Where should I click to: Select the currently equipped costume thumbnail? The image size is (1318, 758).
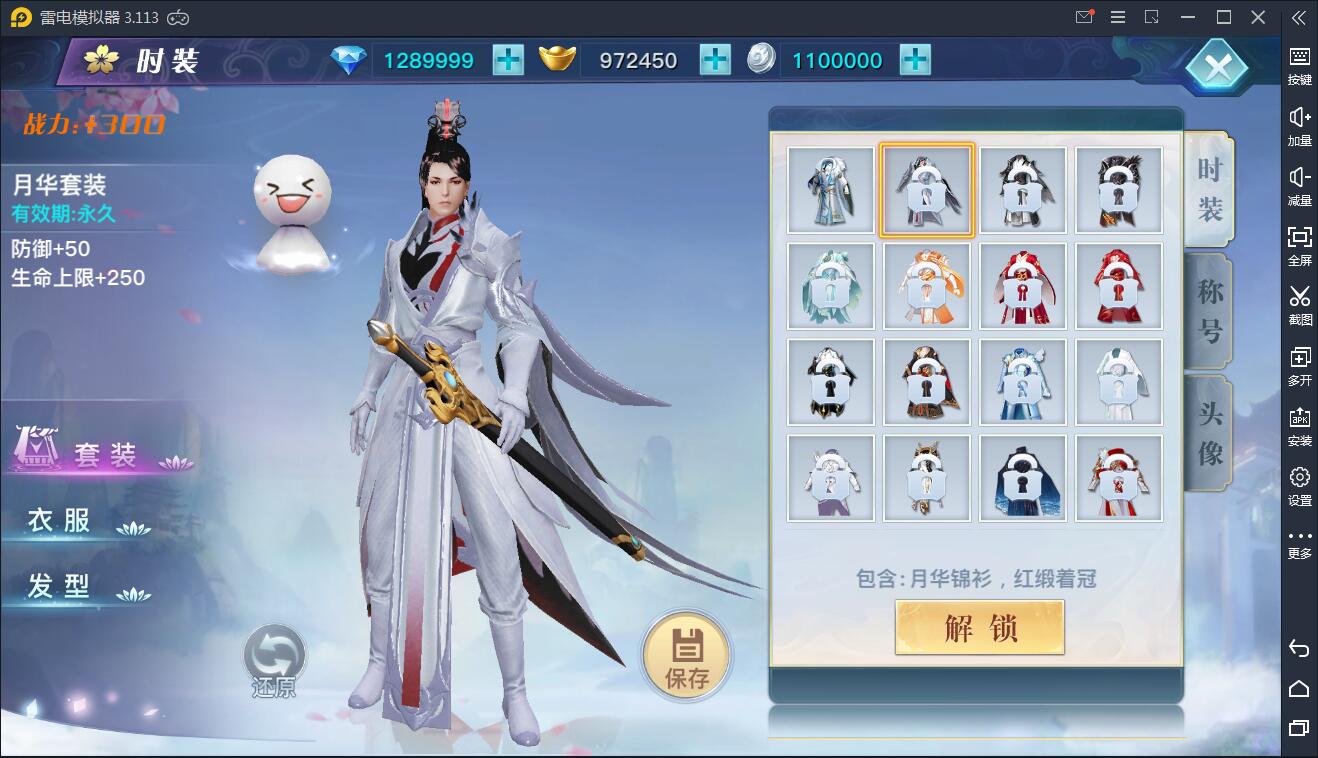[x=927, y=190]
